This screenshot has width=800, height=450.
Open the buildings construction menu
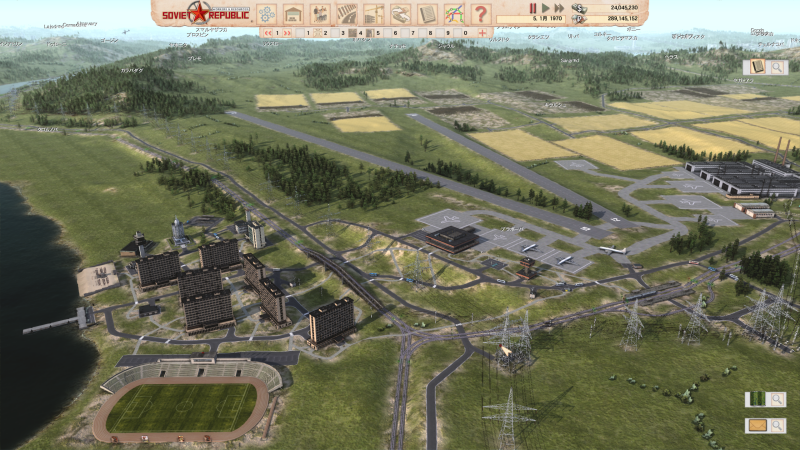tap(293, 14)
